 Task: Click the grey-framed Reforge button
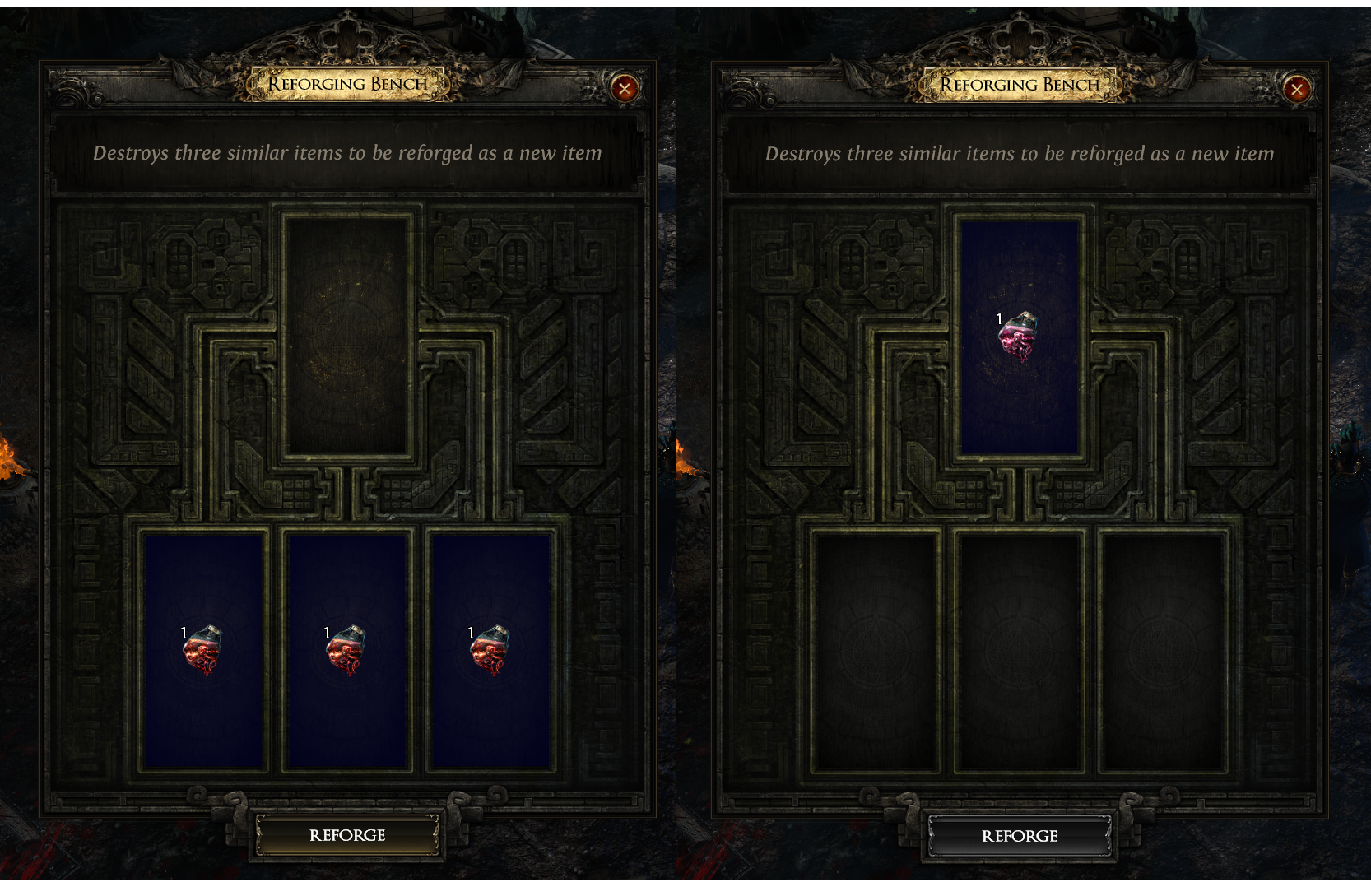point(1019,836)
